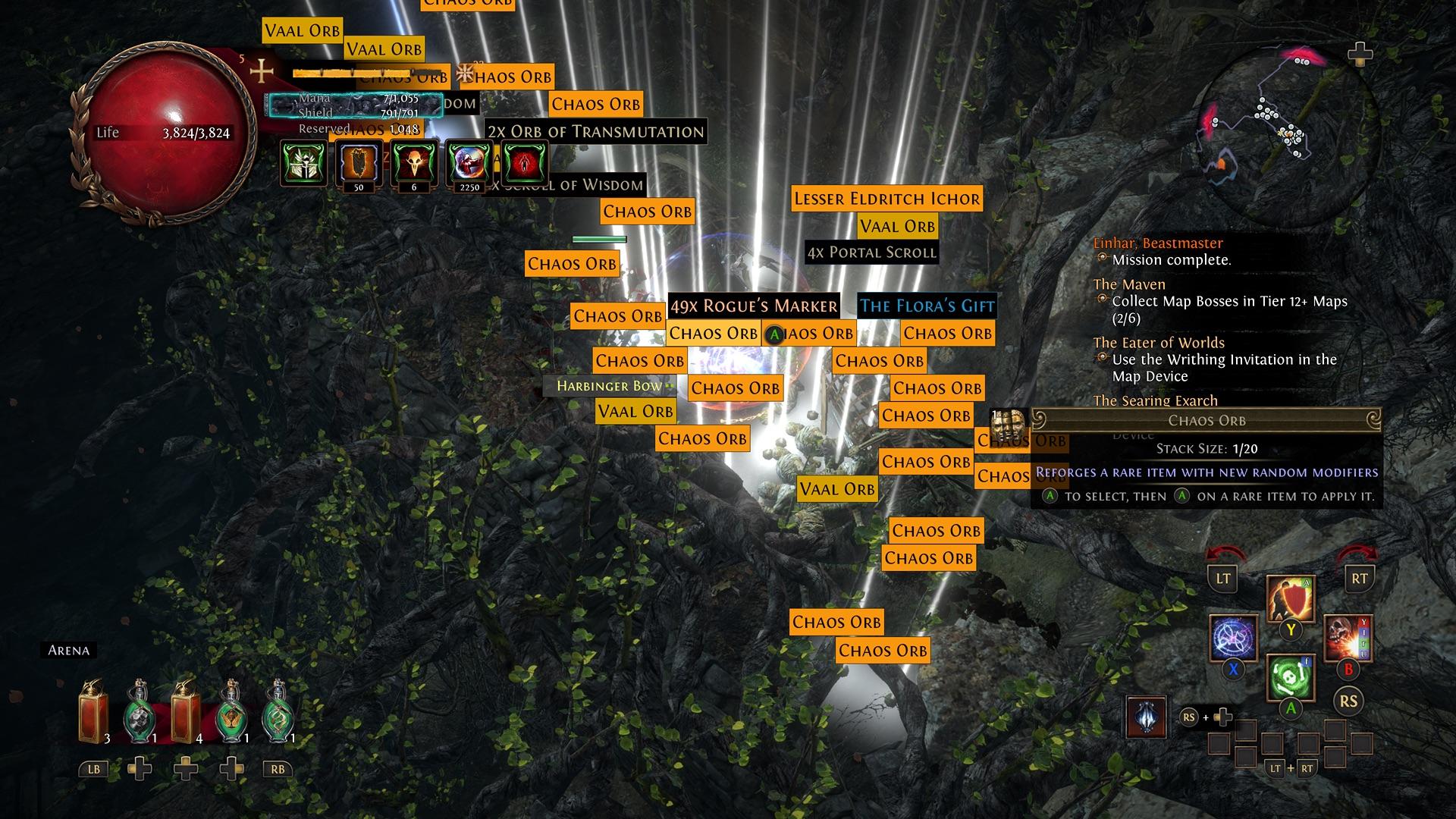Inspect the bird skull buff icon
The width and height of the screenshot is (1456, 819).
[x=414, y=163]
